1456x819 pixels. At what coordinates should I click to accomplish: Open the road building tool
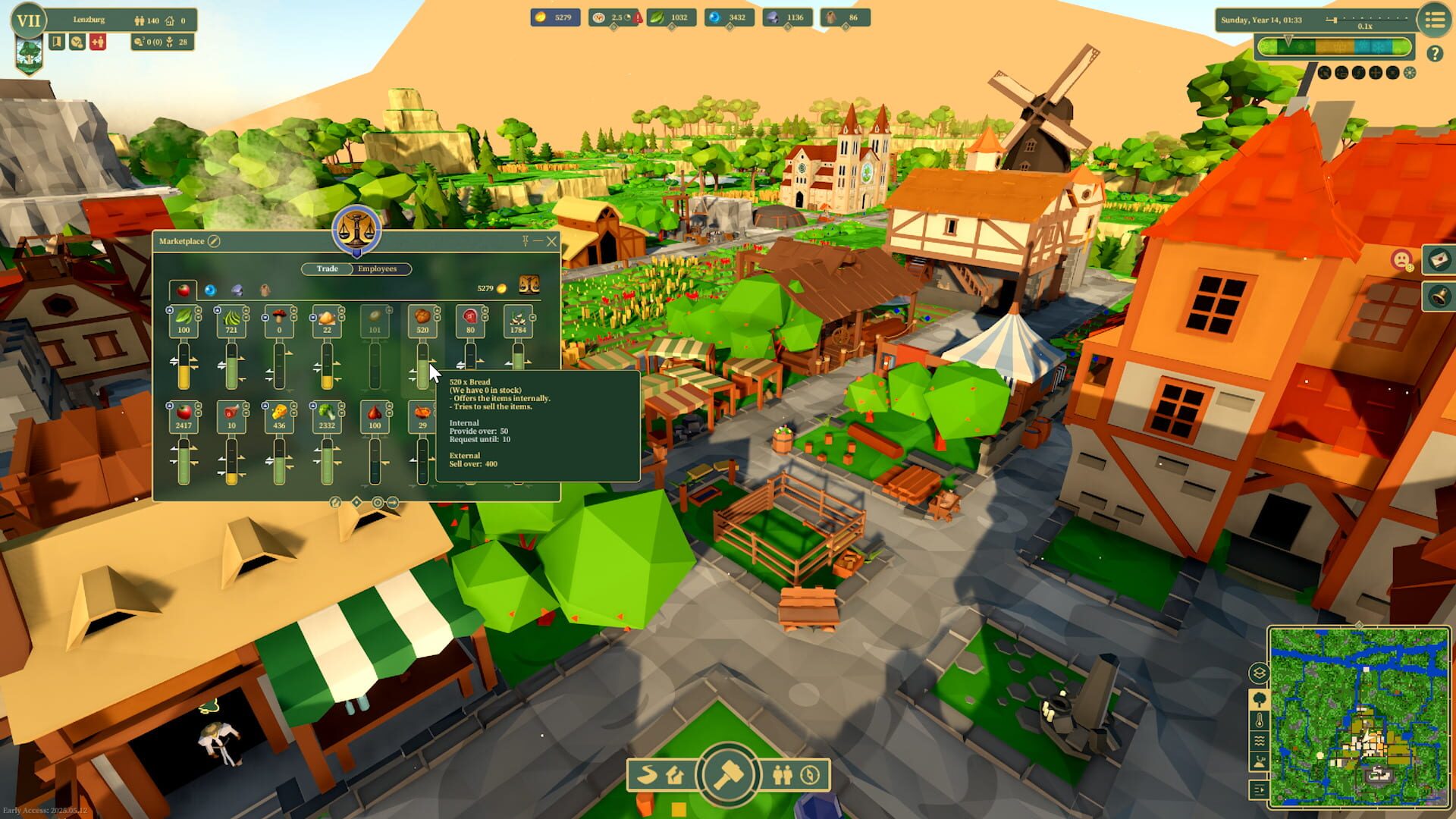point(648,775)
